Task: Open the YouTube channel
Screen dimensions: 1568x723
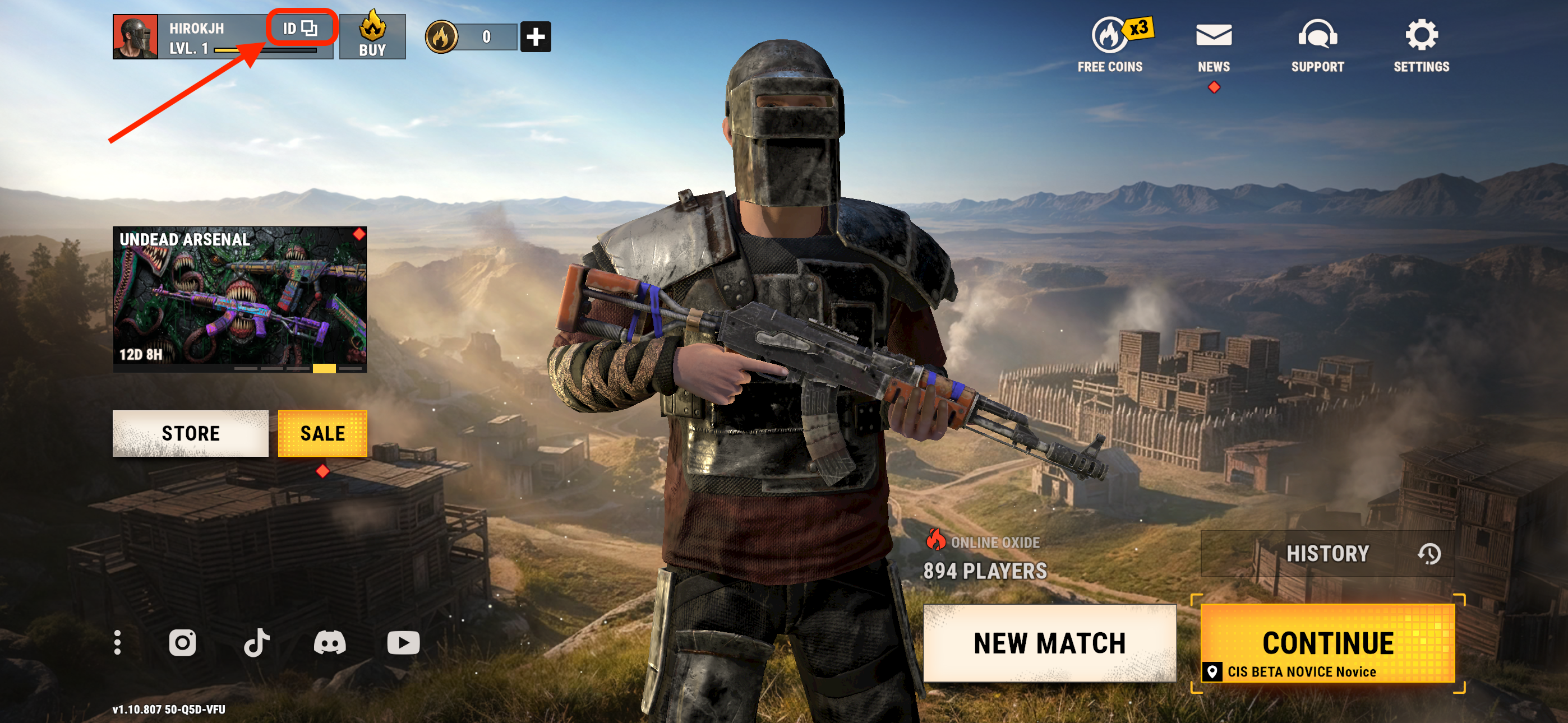Action: click(x=403, y=643)
